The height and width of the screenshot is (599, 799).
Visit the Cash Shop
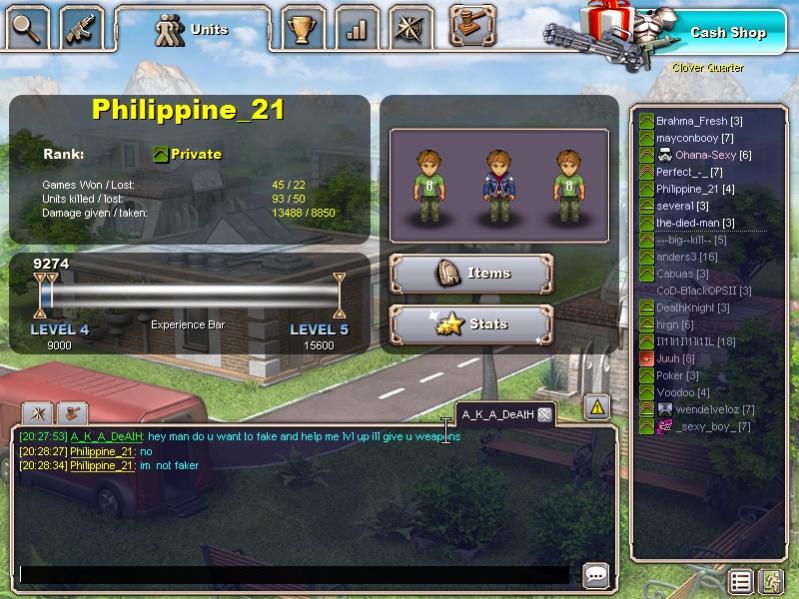727,33
